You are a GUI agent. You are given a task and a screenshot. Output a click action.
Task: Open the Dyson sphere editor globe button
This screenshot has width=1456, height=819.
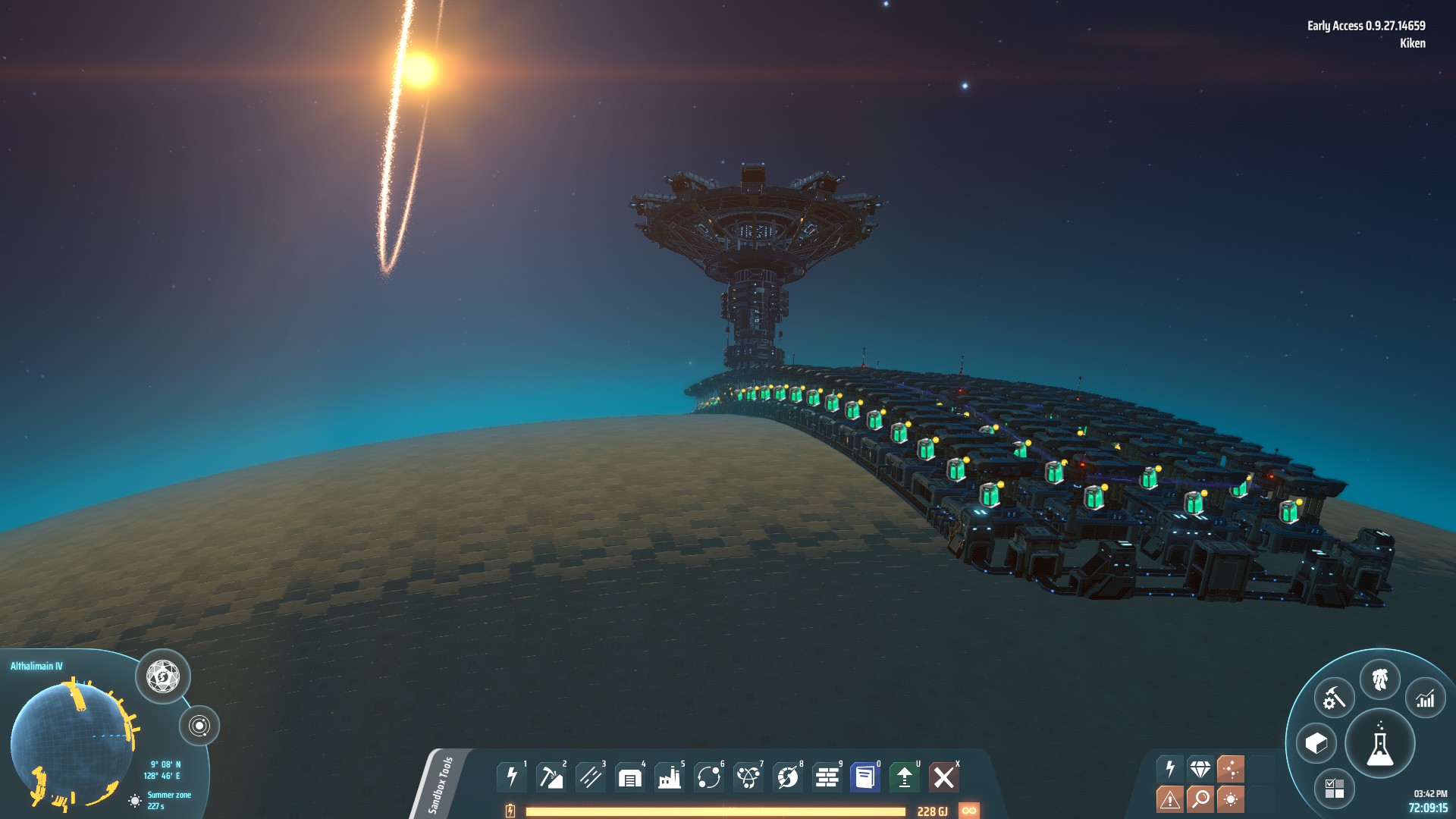click(x=163, y=676)
